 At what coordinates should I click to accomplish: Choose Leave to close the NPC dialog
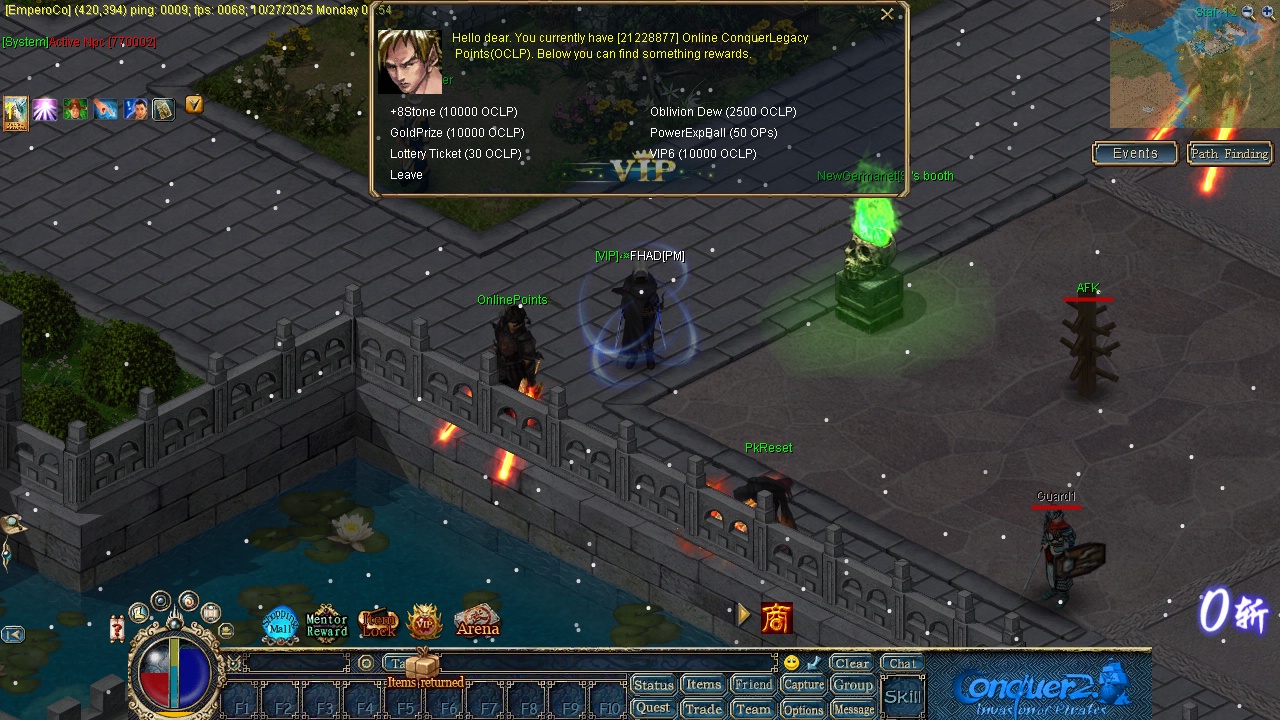point(406,174)
